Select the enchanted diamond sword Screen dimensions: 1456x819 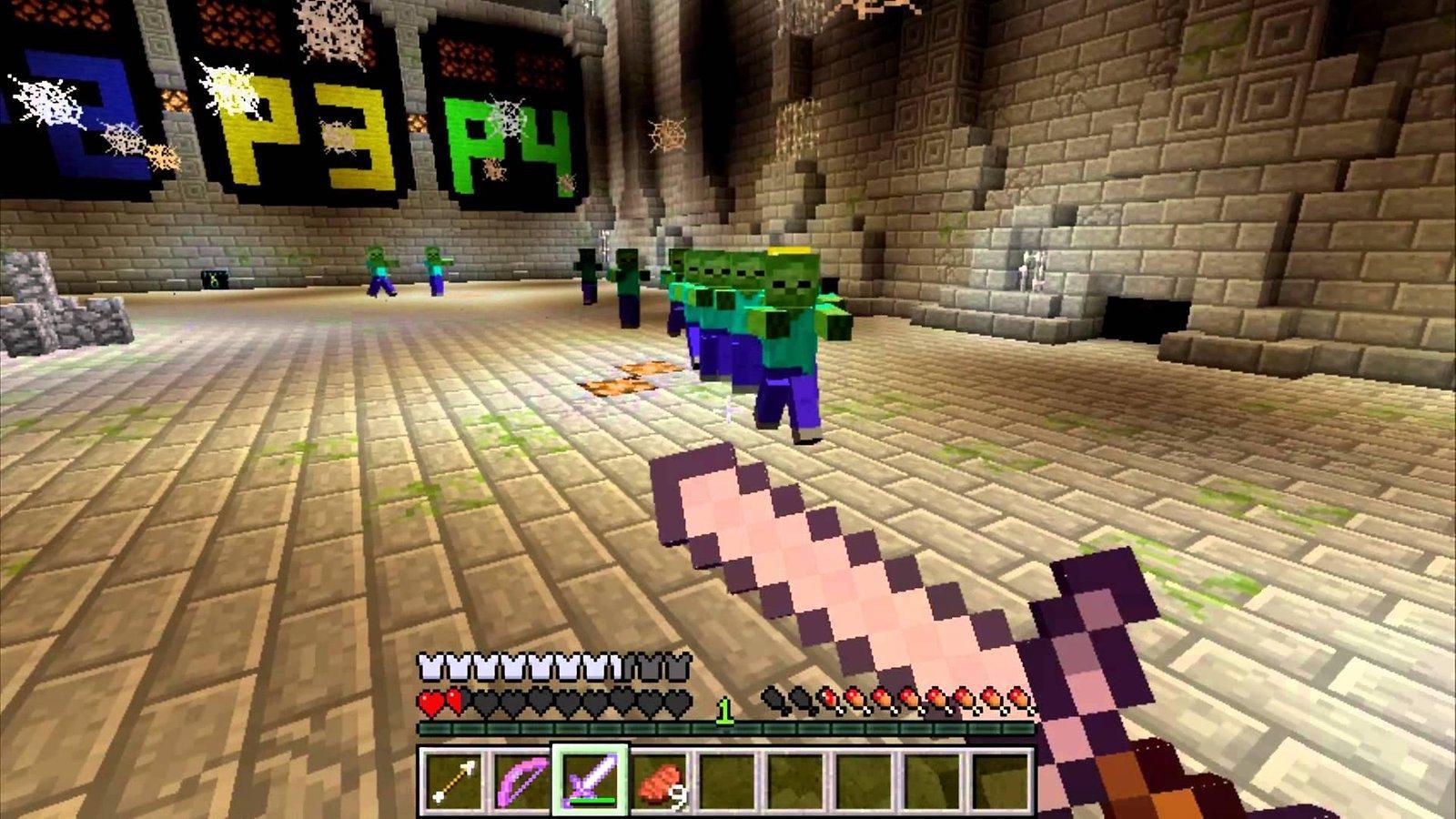[x=592, y=778]
